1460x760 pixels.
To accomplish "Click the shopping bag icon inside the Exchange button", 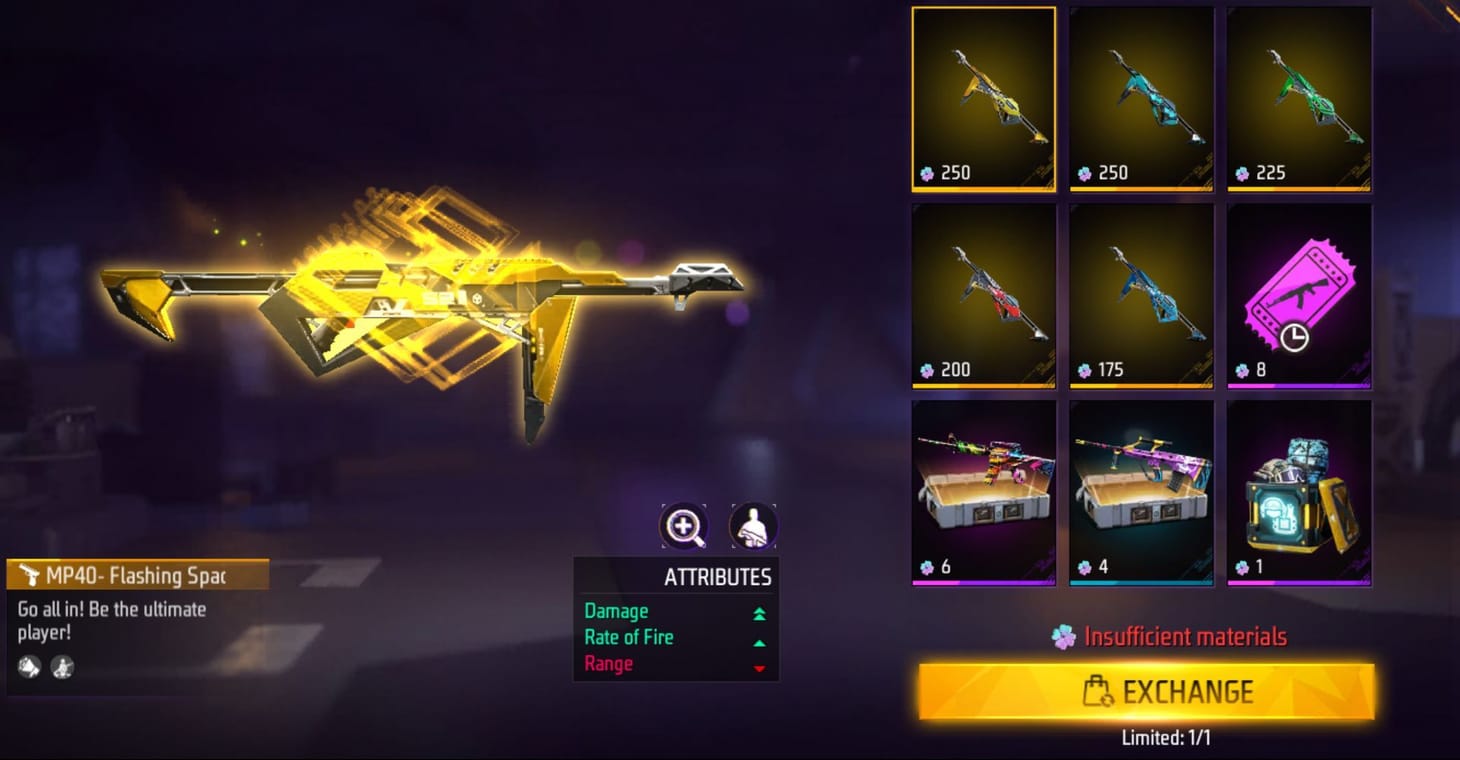I will coord(1100,691).
